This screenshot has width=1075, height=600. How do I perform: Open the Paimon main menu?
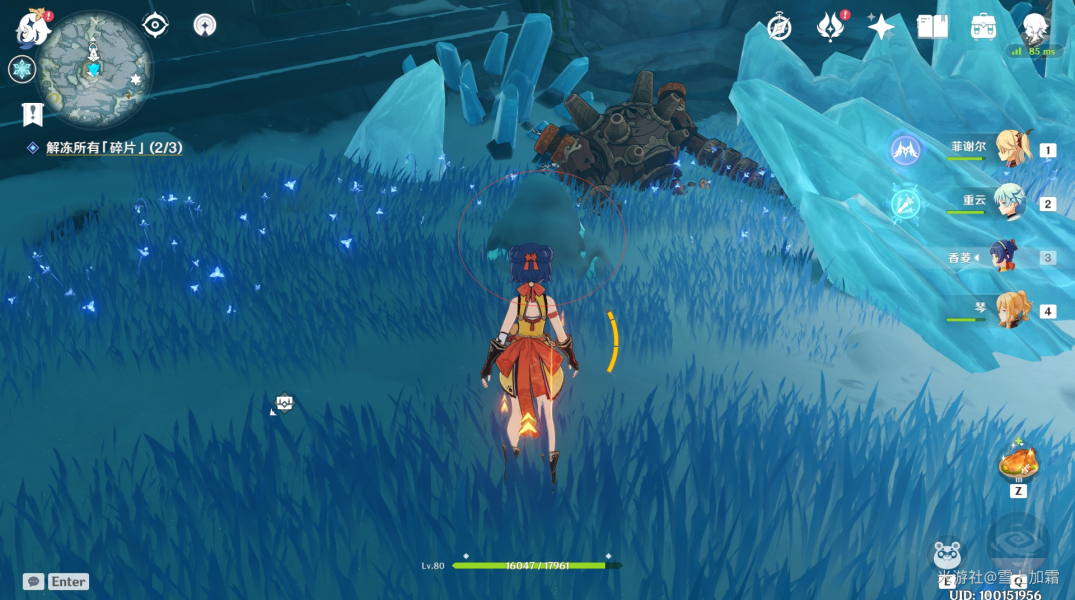pos(32,28)
